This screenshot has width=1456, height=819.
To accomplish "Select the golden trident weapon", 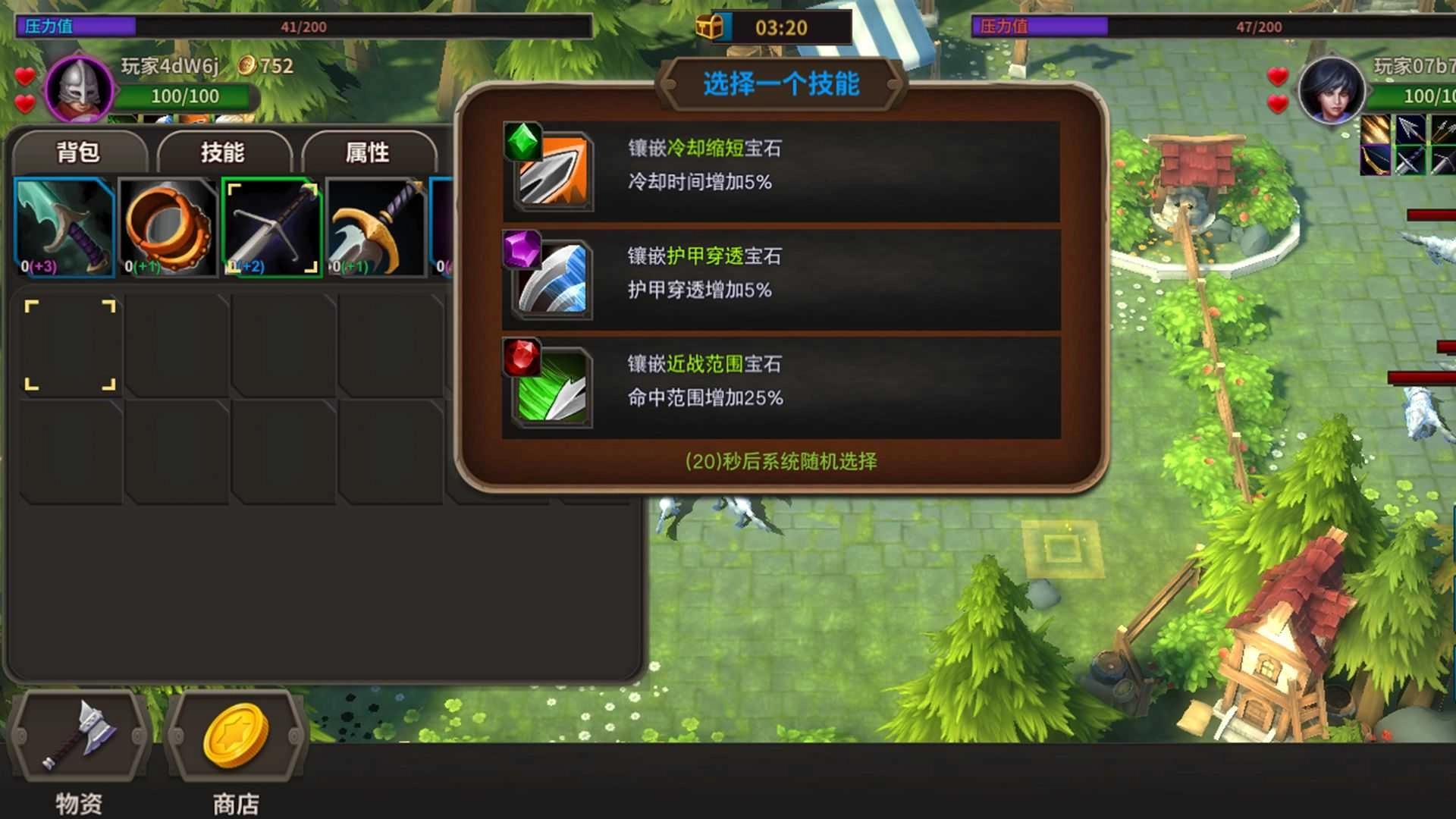I will (377, 224).
